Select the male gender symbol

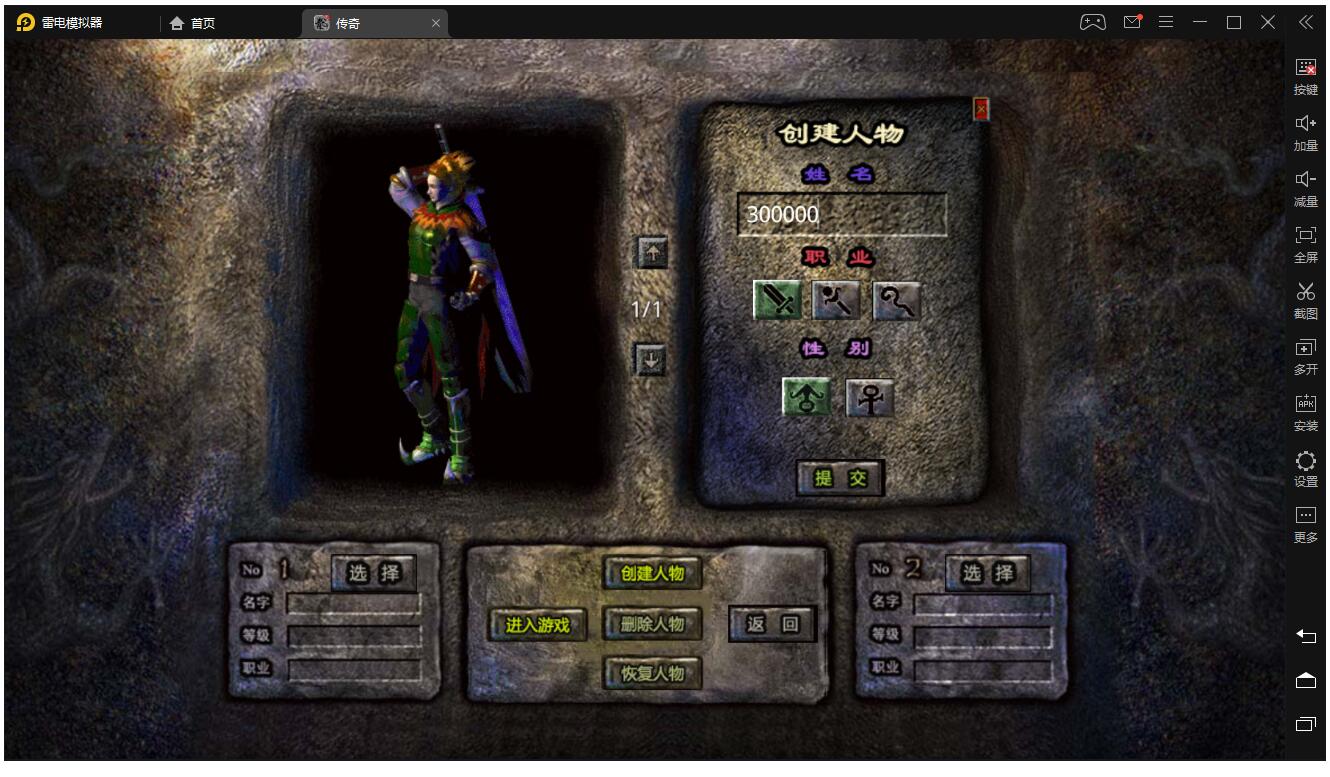tap(806, 397)
